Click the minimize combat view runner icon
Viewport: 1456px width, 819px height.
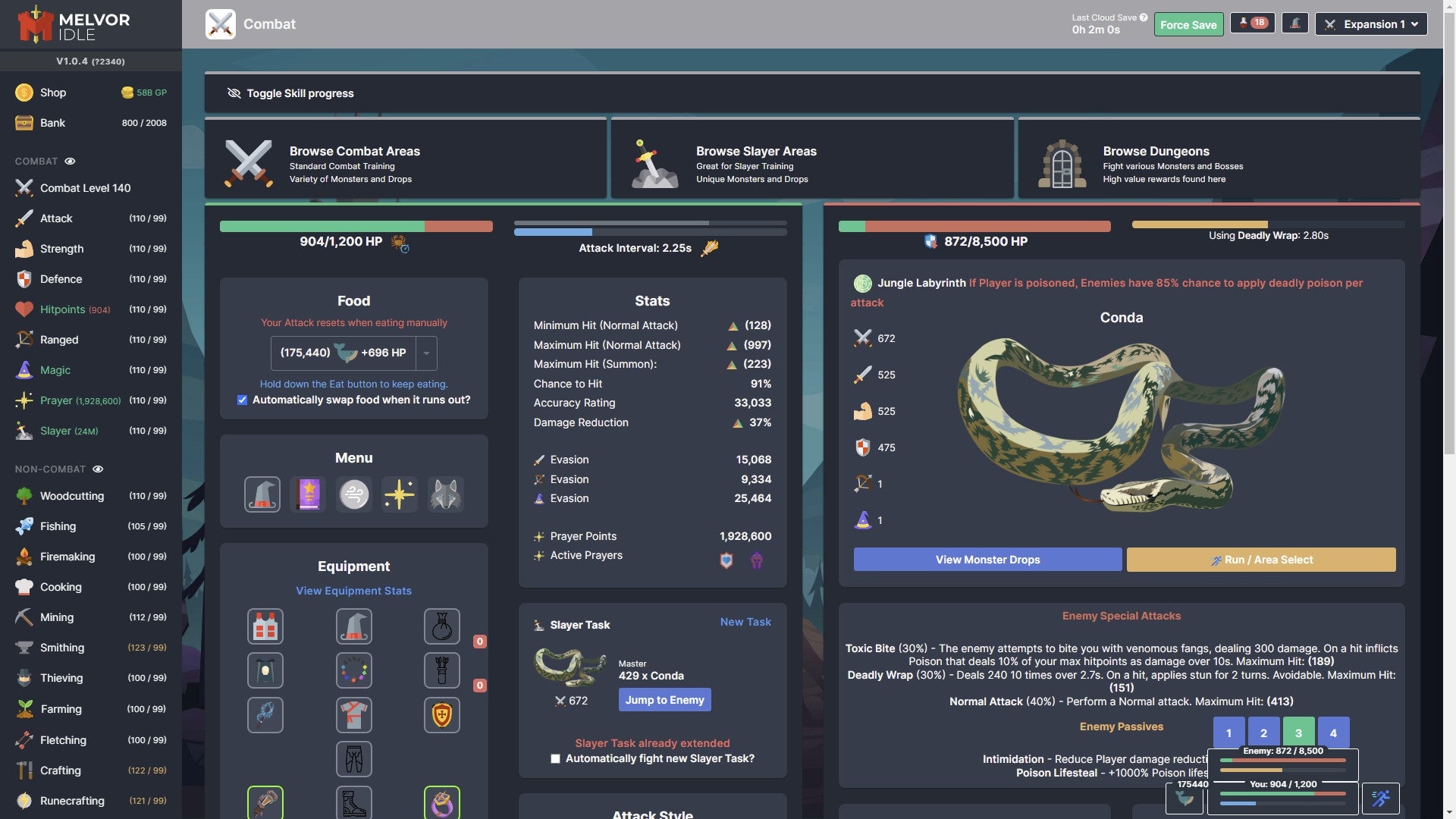(1382, 799)
